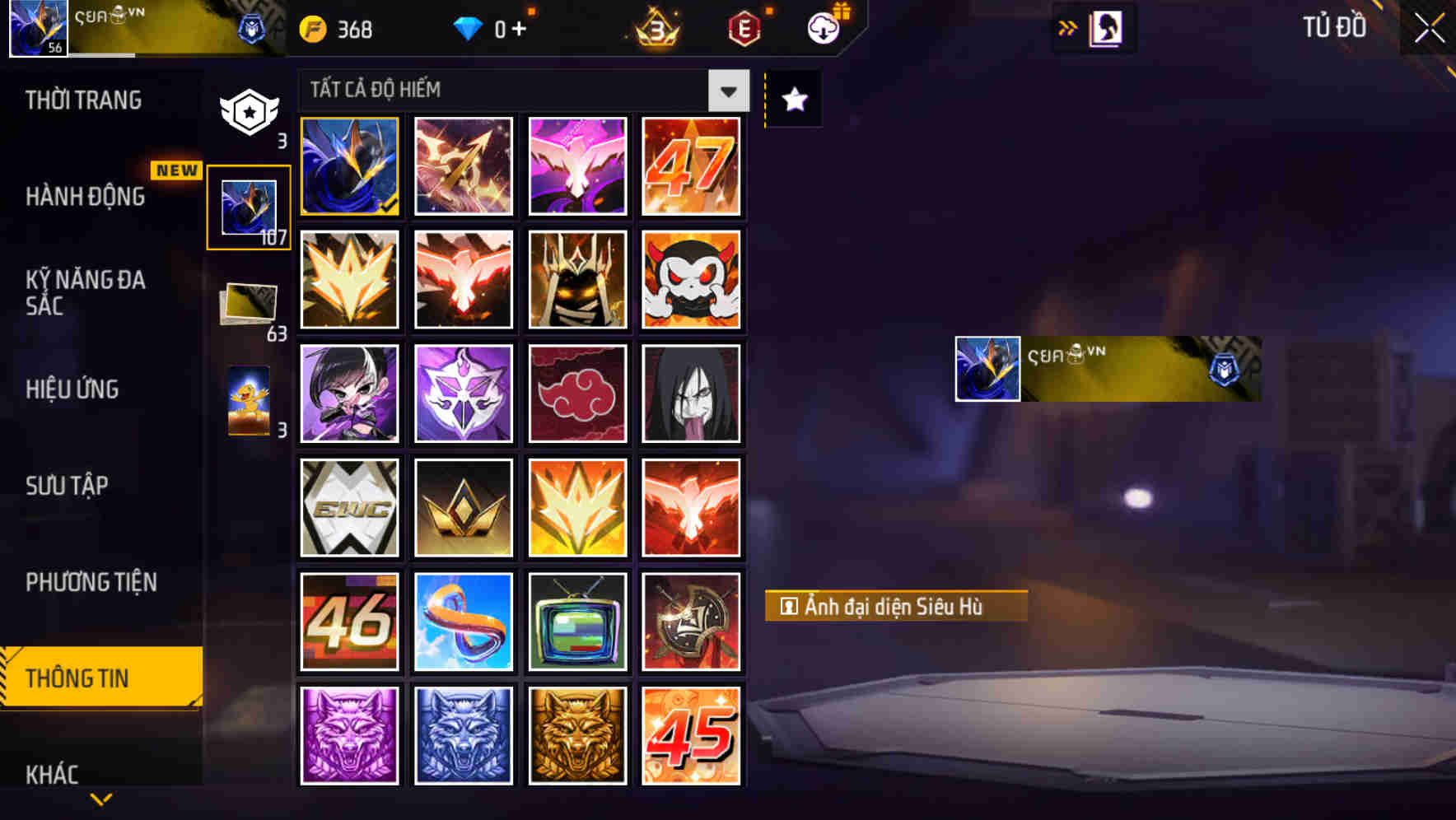Click the cloud gift download icon

tap(824, 27)
